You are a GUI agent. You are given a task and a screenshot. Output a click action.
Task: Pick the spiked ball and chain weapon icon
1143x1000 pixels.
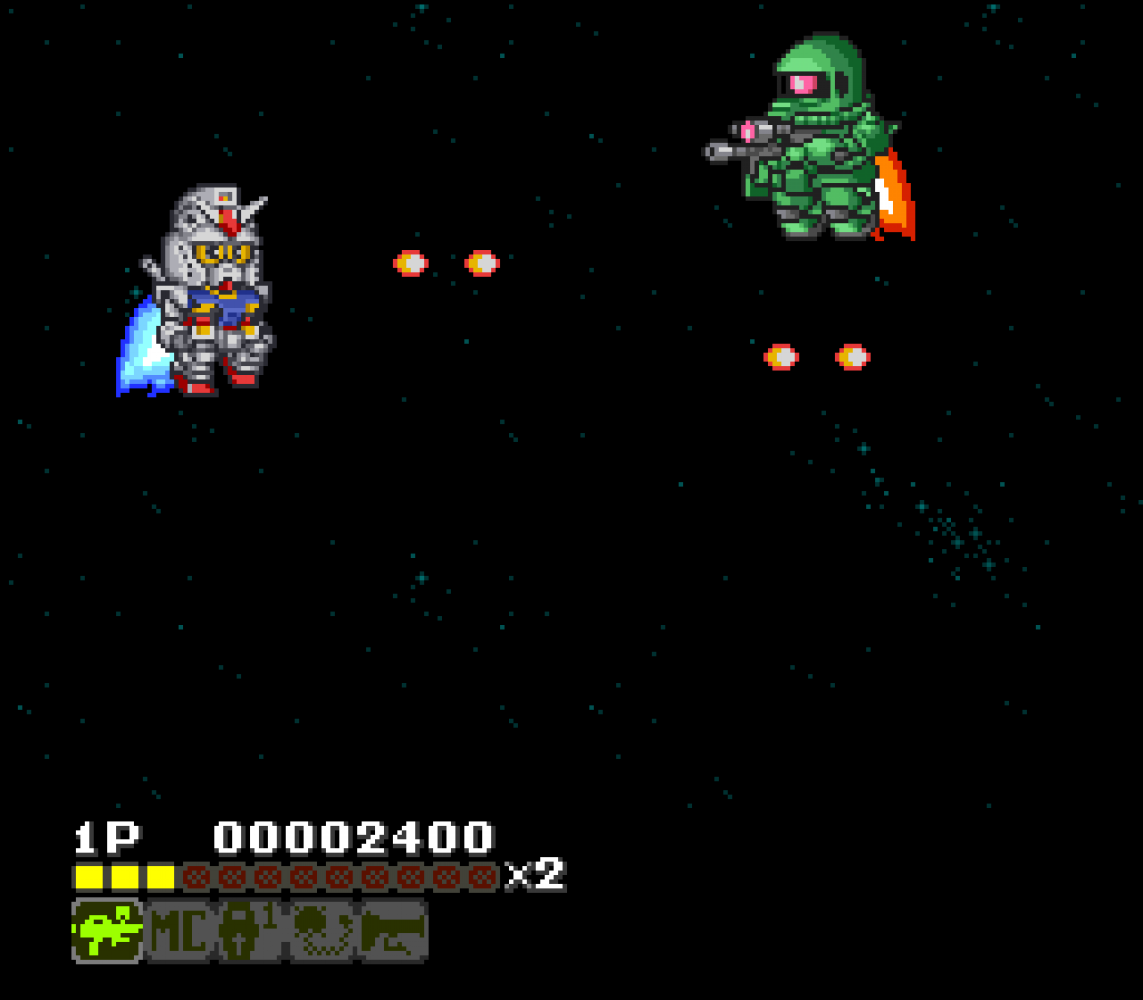[322, 931]
